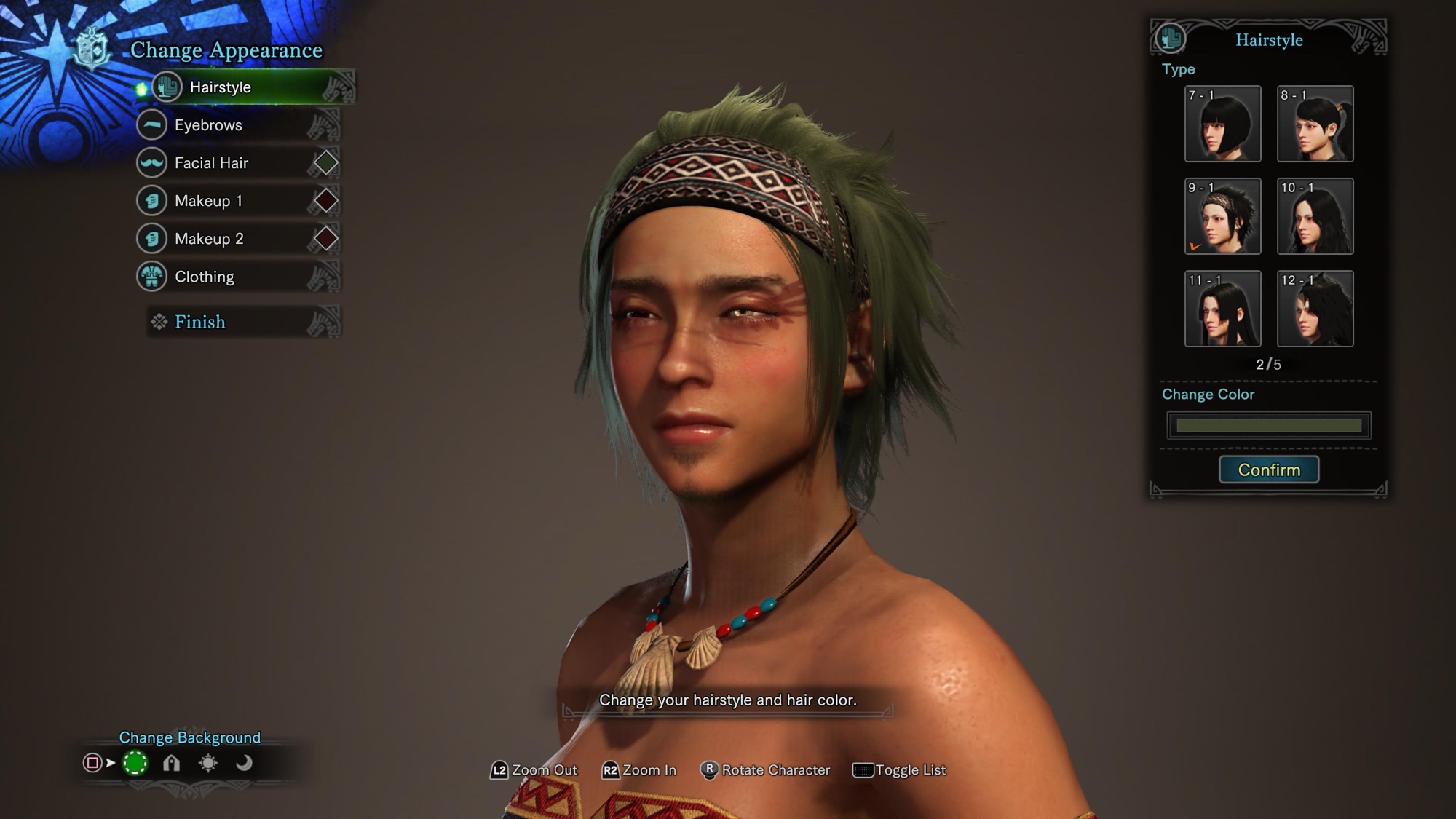Switch background to the sun icon
Image resolution: width=1456 pixels, height=819 pixels.
coord(208,763)
